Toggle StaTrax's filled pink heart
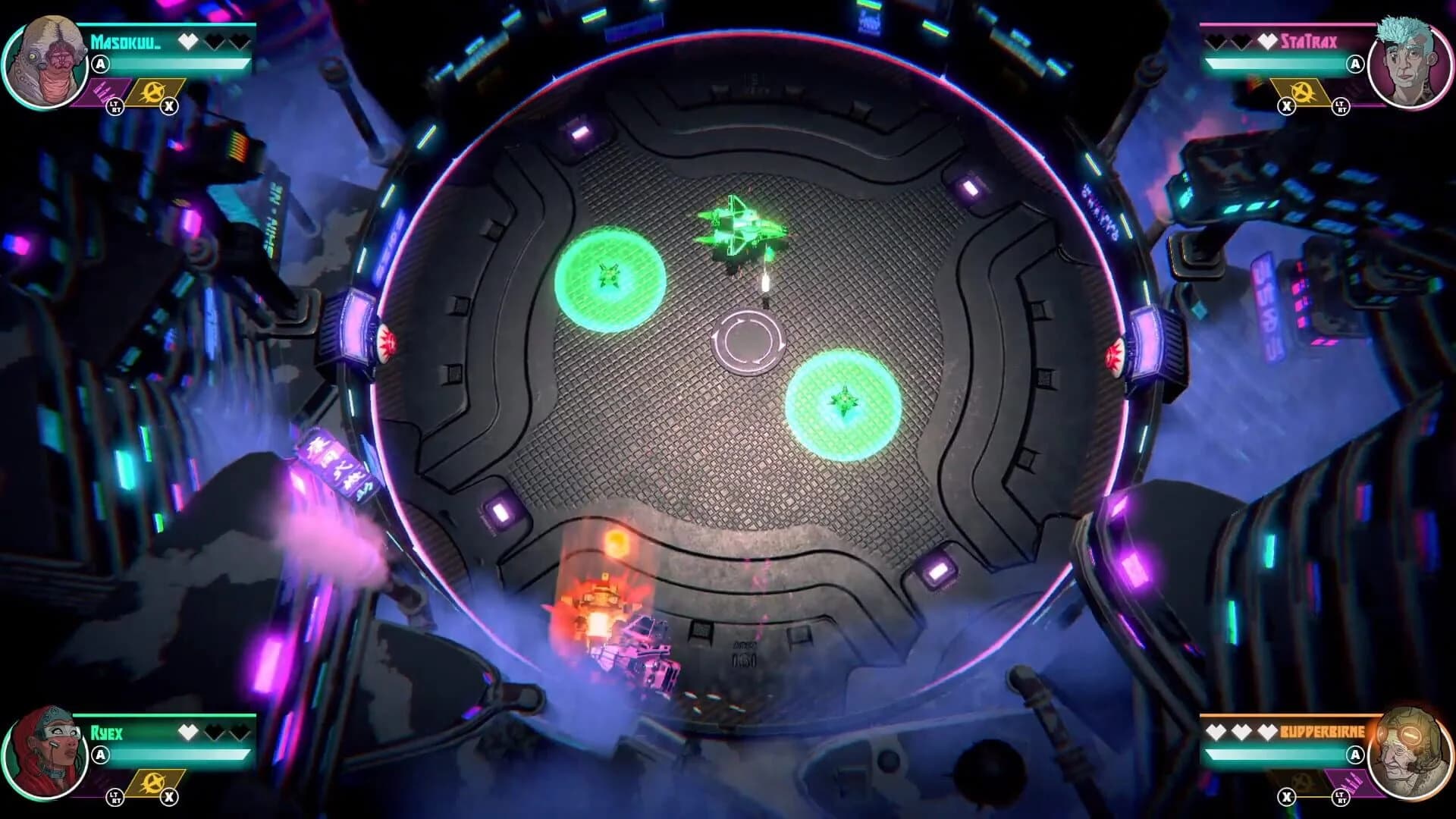 pyautogui.click(x=1268, y=42)
